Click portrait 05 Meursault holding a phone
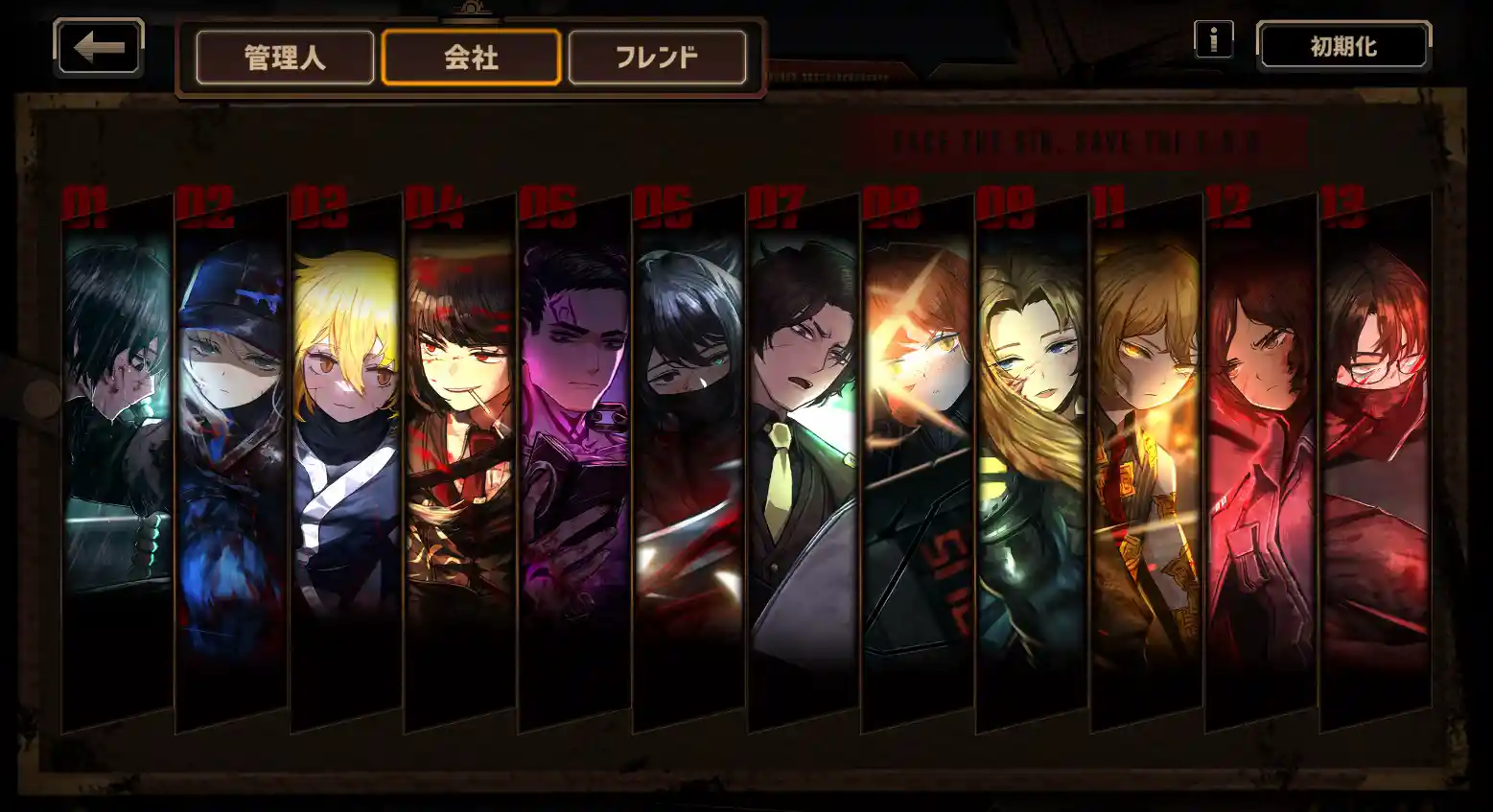Viewport: 1493px width, 812px height. [x=571, y=431]
